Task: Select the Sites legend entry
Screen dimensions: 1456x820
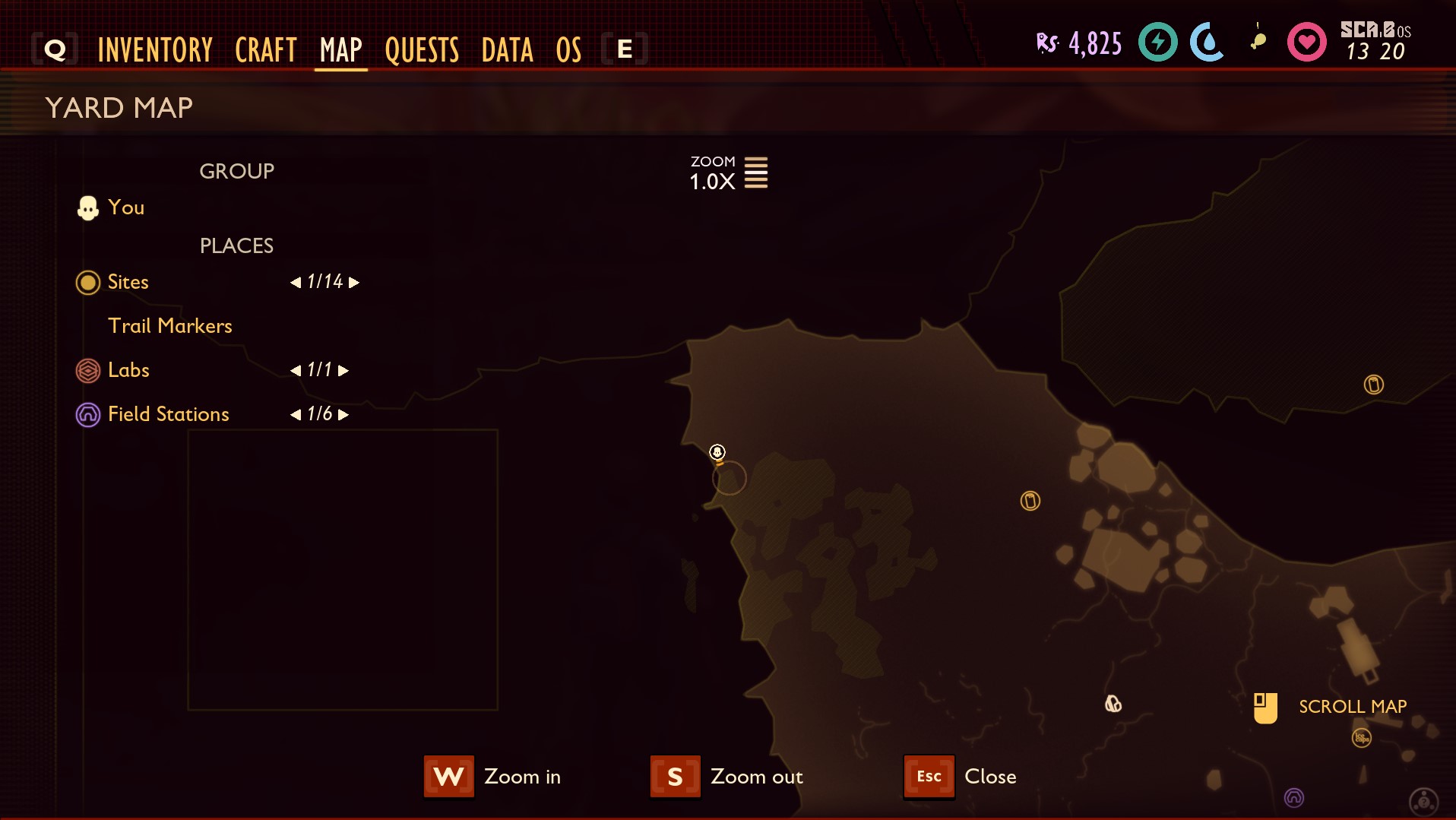Action: click(x=128, y=282)
